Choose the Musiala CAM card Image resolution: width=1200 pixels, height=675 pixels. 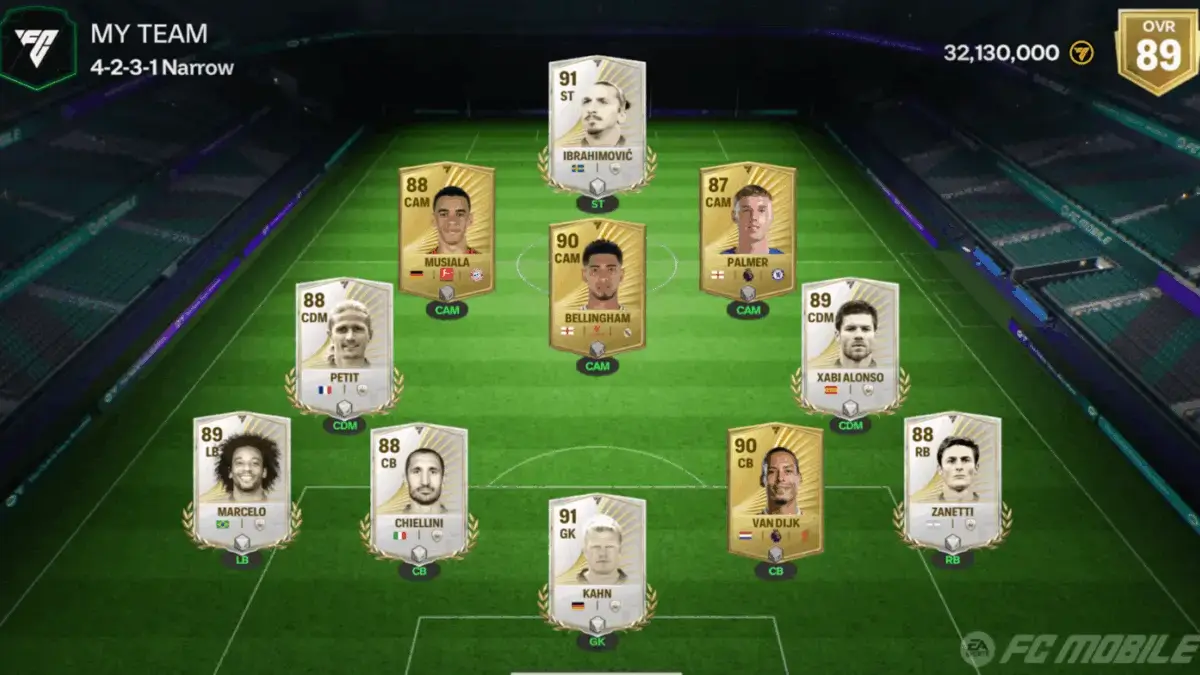(446, 230)
